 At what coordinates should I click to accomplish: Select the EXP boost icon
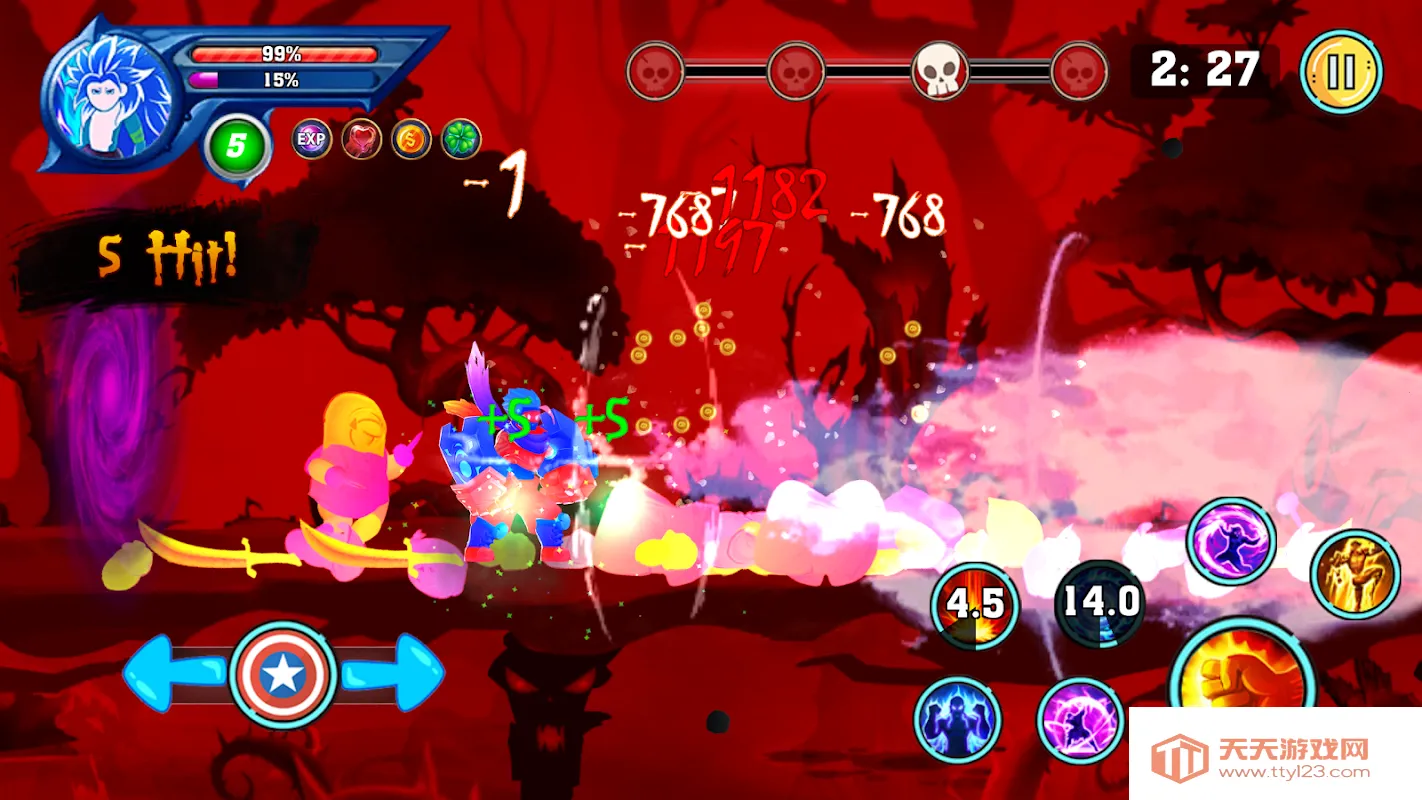click(312, 139)
